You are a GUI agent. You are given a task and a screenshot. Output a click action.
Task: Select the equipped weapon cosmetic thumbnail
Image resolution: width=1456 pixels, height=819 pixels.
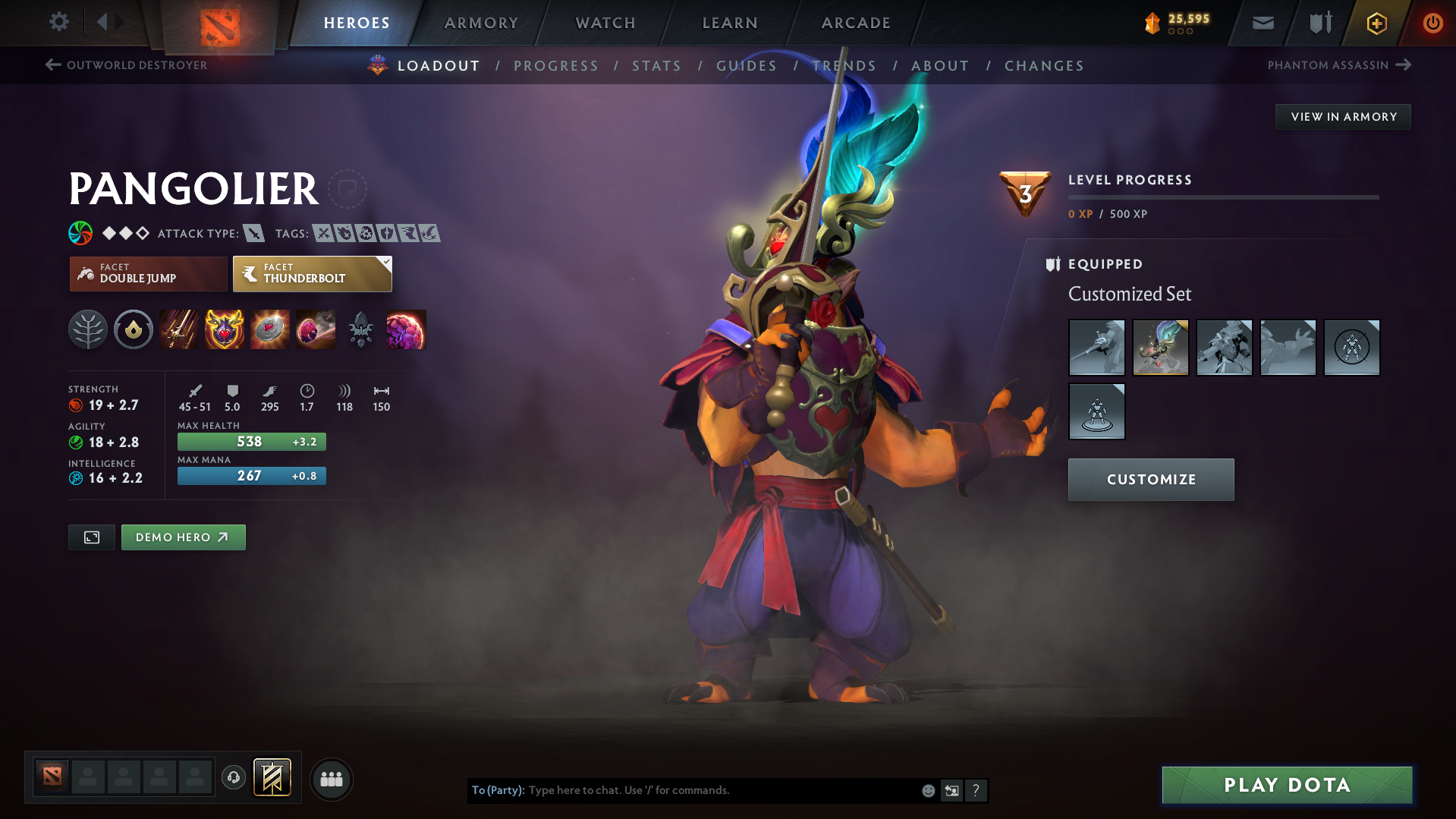pyautogui.click(x=1096, y=347)
